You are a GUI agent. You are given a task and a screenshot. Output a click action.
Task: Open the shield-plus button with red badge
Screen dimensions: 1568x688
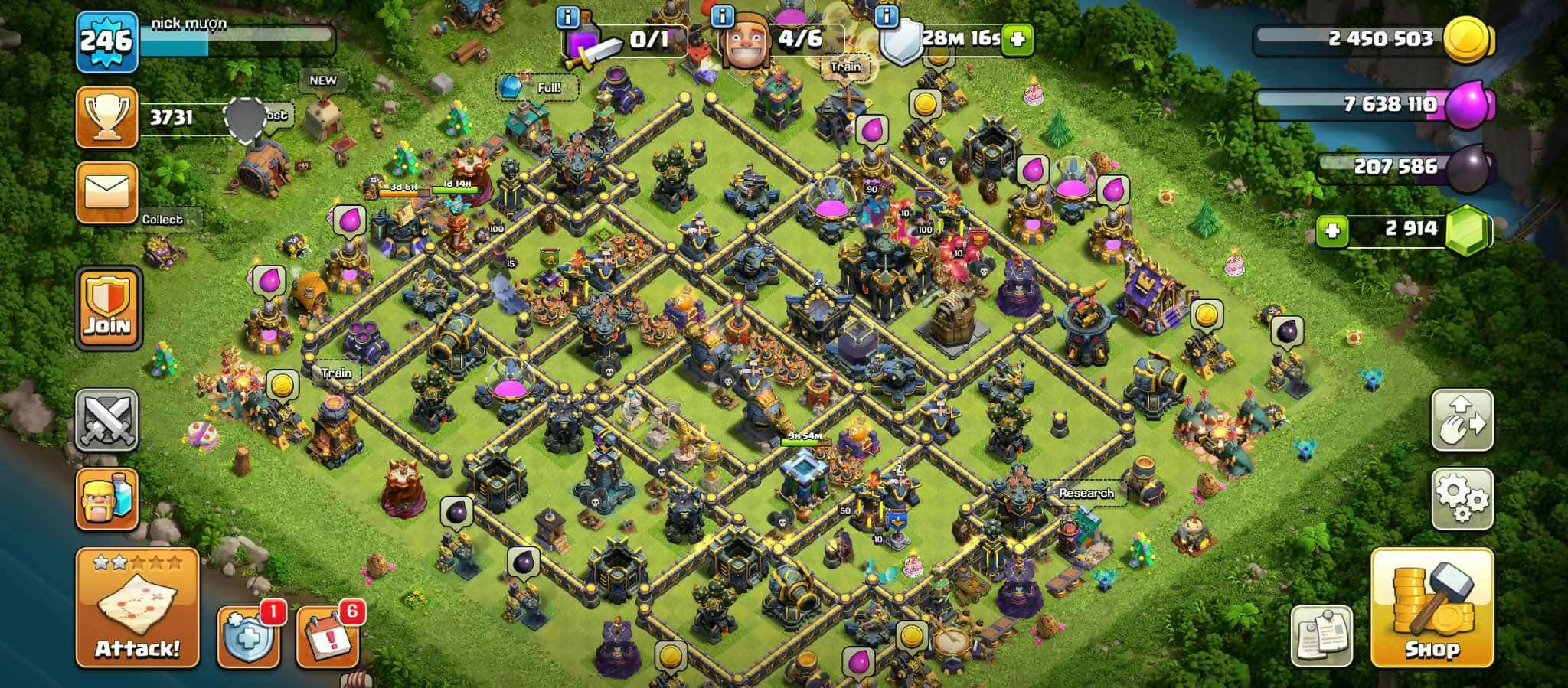tap(247, 637)
